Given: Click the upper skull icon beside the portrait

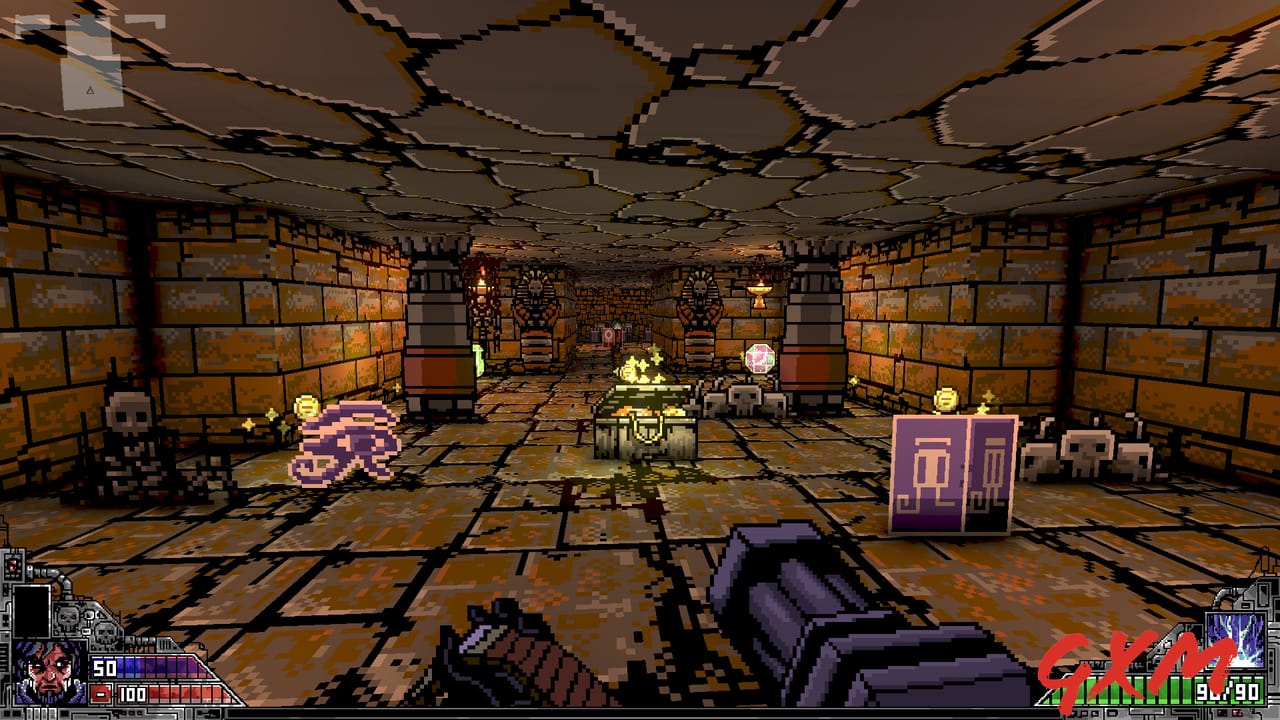Looking at the screenshot, I should tap(66, 616).
